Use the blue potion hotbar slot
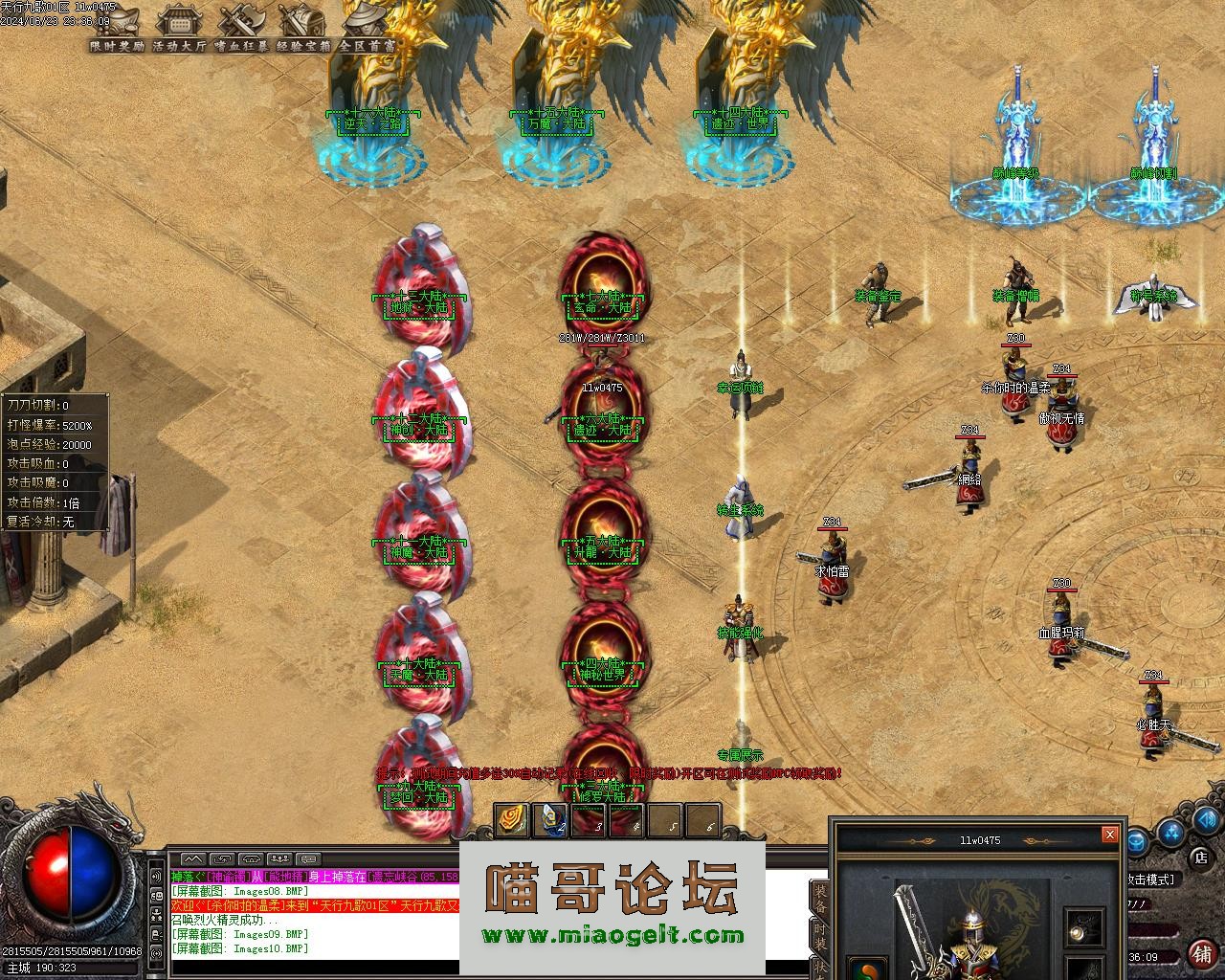1225x980 pixels. pyautogui.click(x=549, y=820)
